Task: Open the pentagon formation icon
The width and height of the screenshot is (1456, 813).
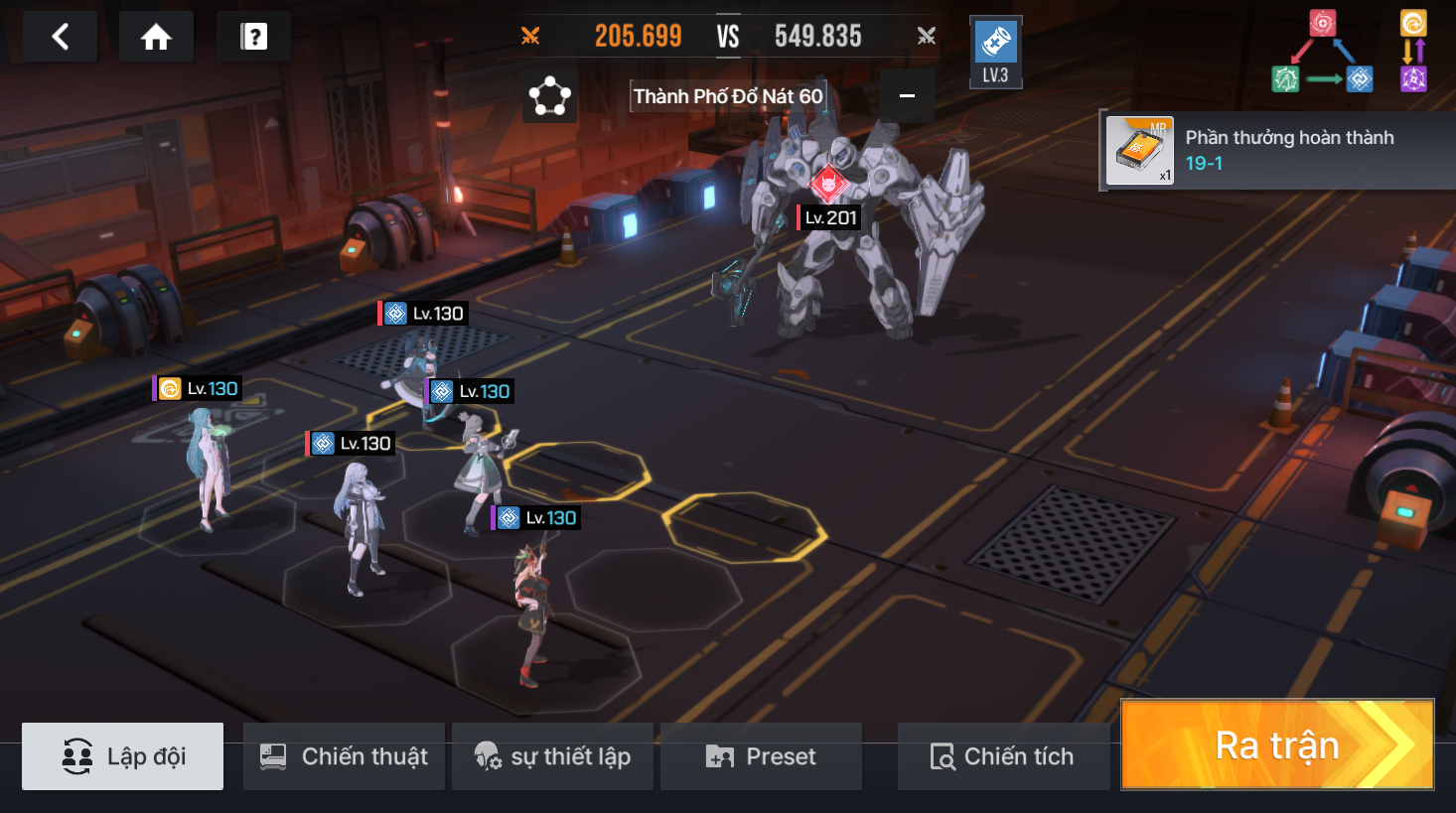Action: pos(549,96)
